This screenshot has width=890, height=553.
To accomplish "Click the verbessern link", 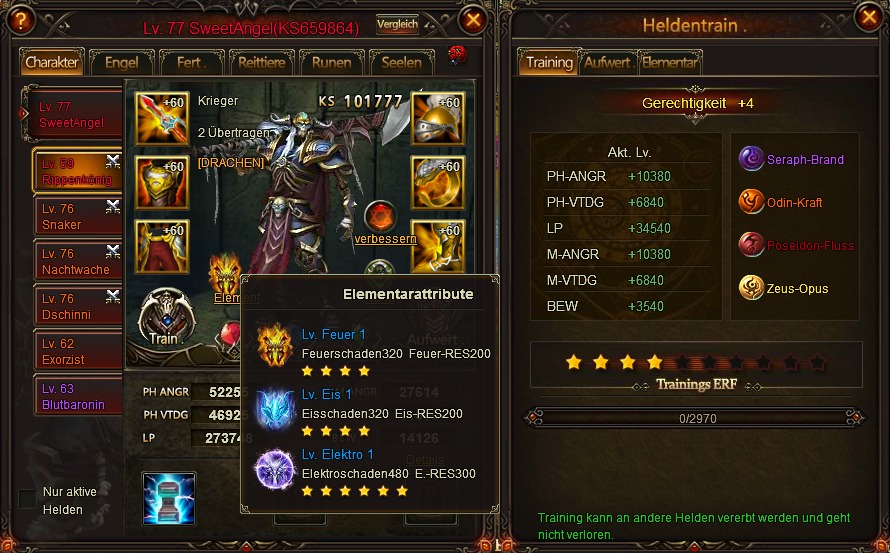I will coord(385,239).
